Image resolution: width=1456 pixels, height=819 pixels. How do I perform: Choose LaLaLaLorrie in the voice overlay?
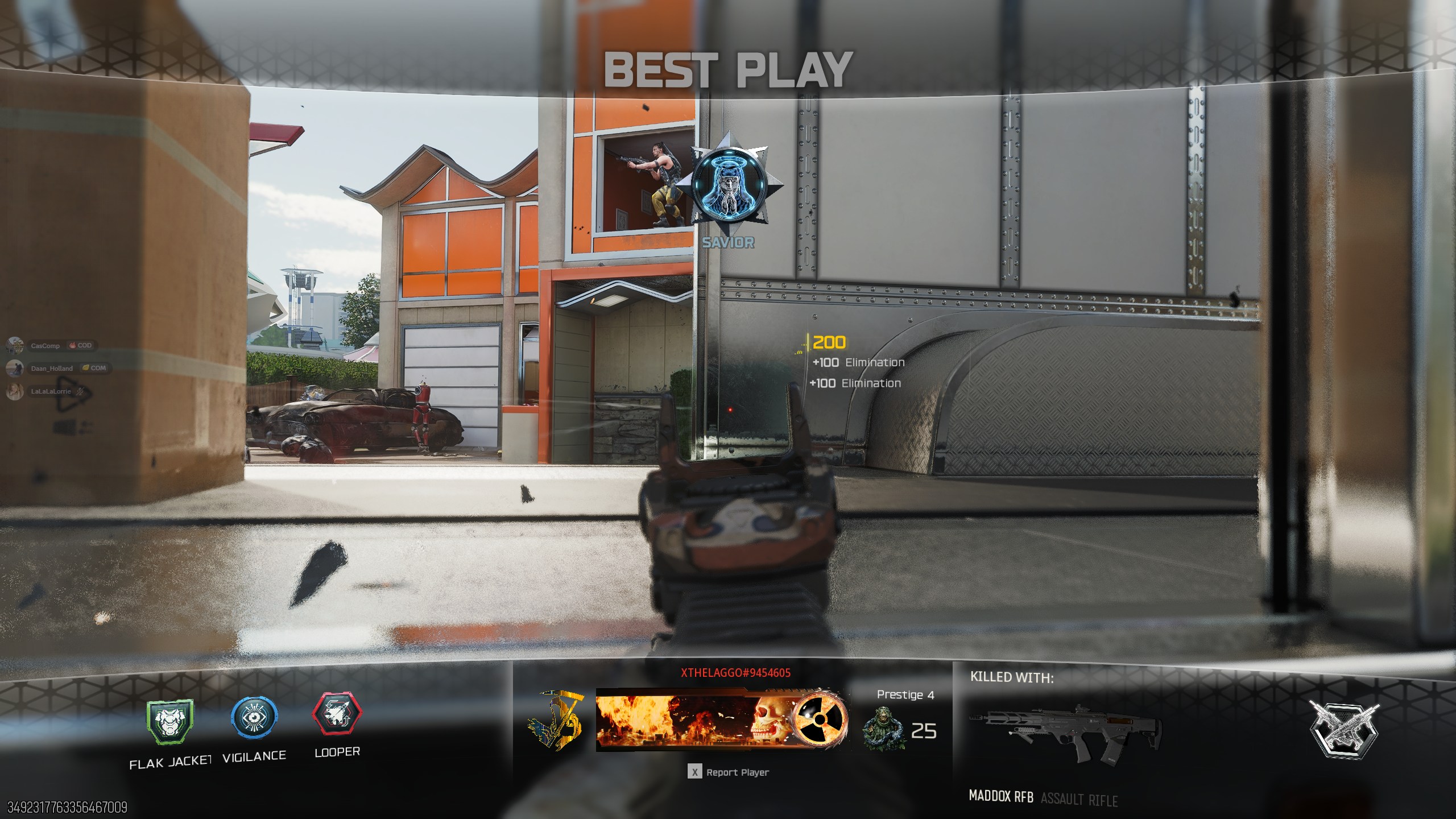(x=50, y=391)
